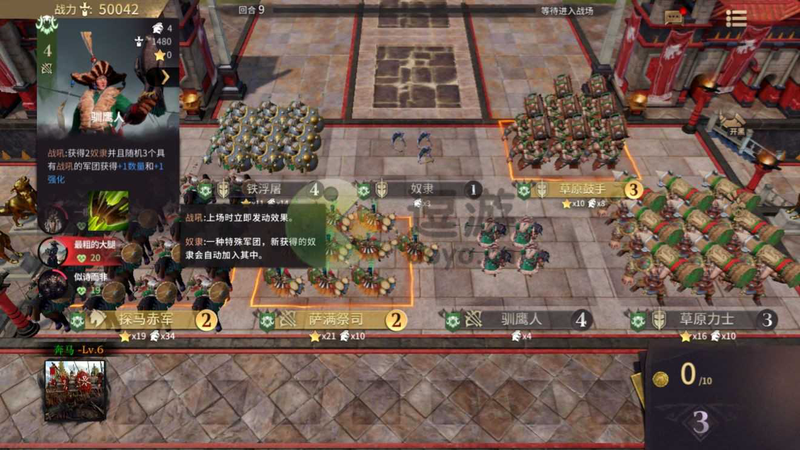Click the 开黑 team-up button
The height and width of the screenshot is (450, 800).
pyautogui.click(x=736, y=126)
